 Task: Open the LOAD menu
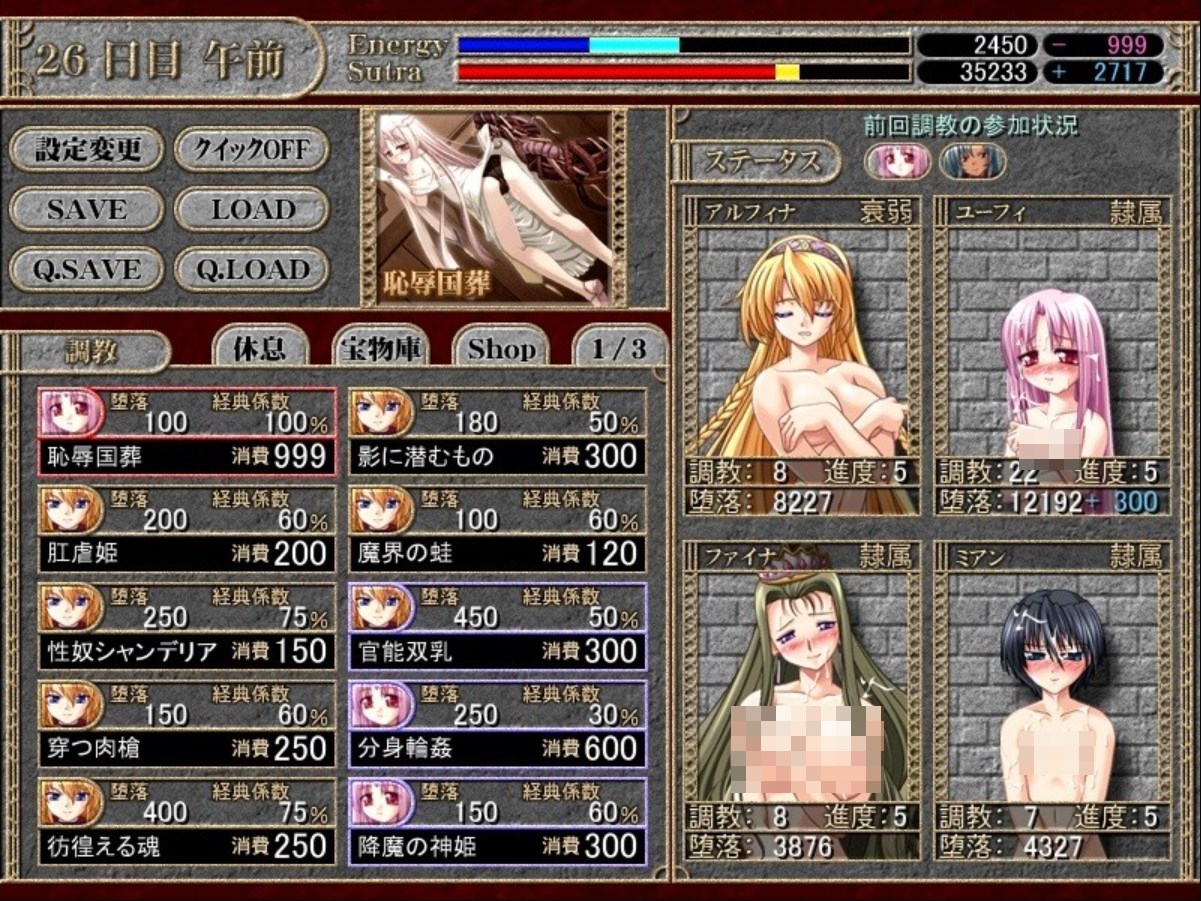[251, 210]
